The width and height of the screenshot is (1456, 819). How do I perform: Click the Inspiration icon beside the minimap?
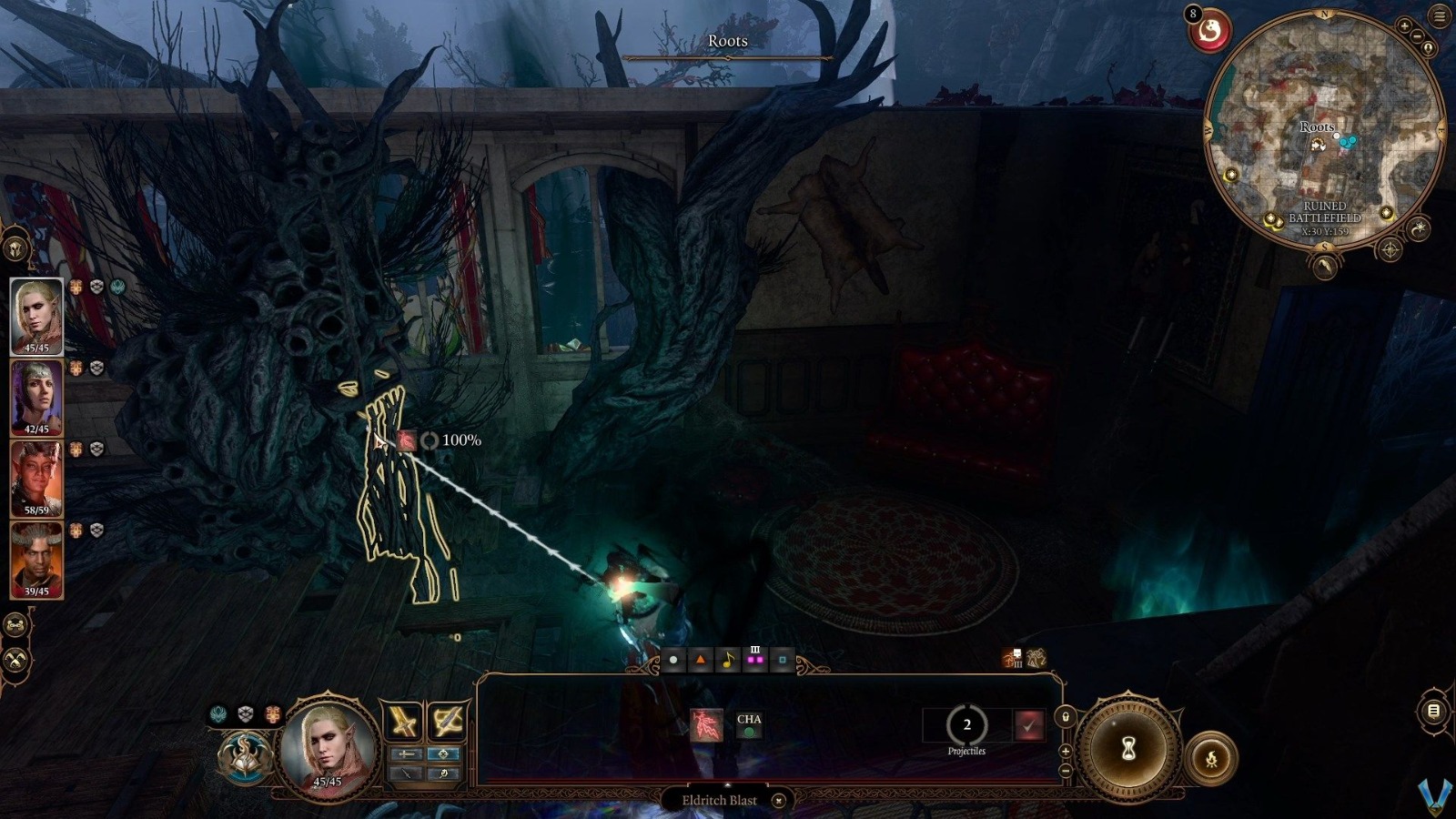(1208, 28)
